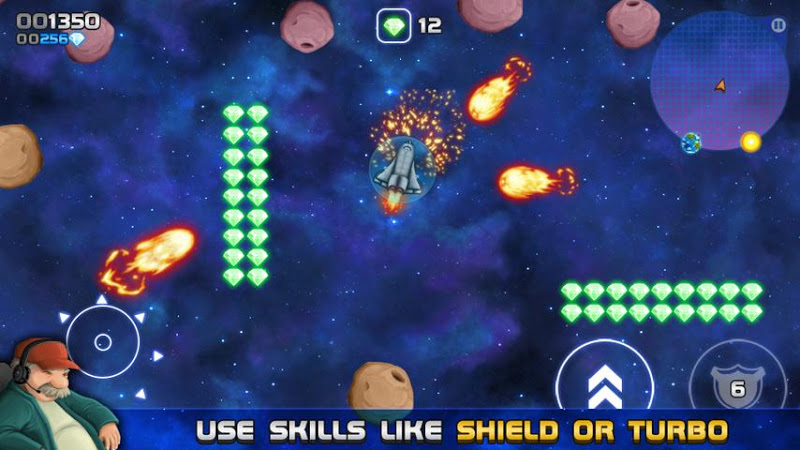Pause the game with the pause button
Screen dimensions: 800x450
[778, 25]
